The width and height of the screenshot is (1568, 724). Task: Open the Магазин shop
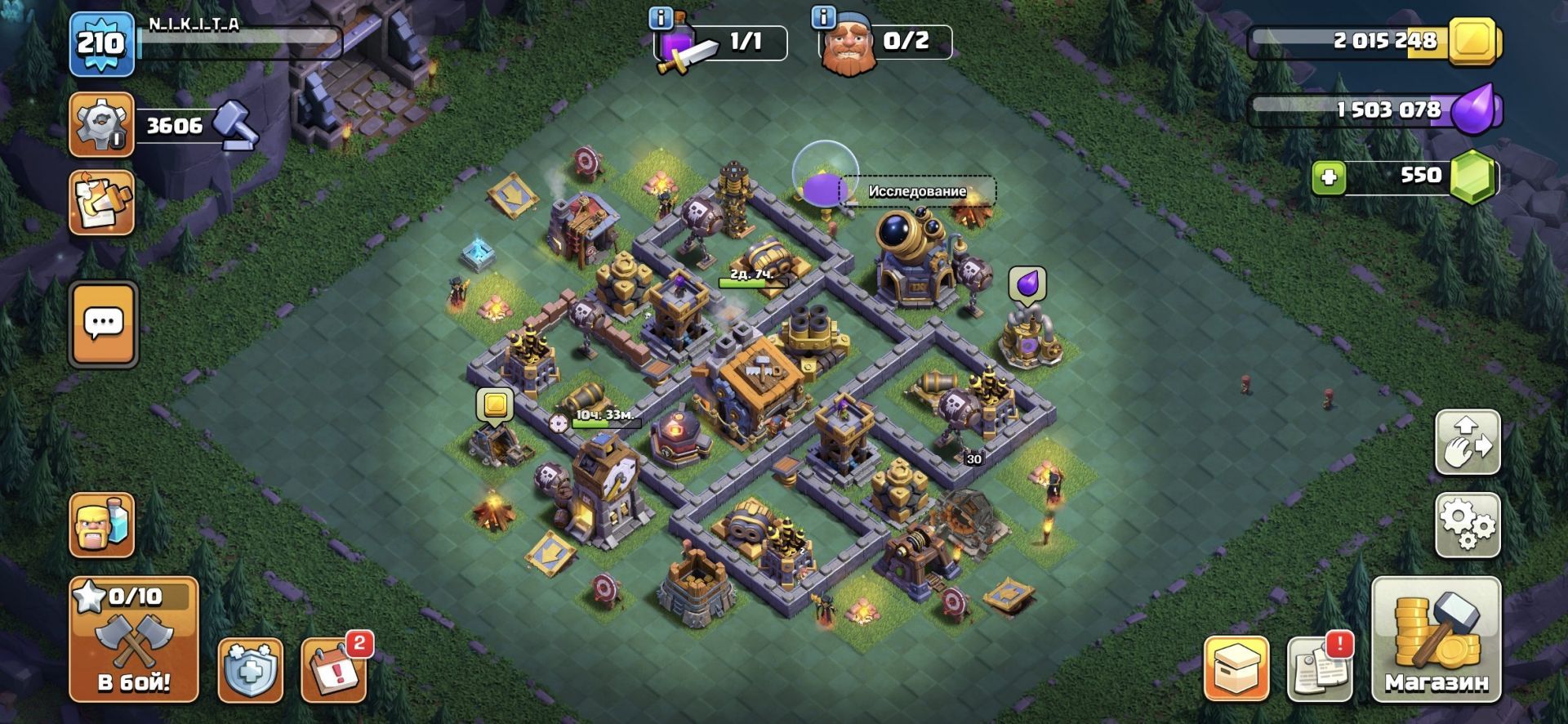pyautogui.click(x=1436, y=639)
